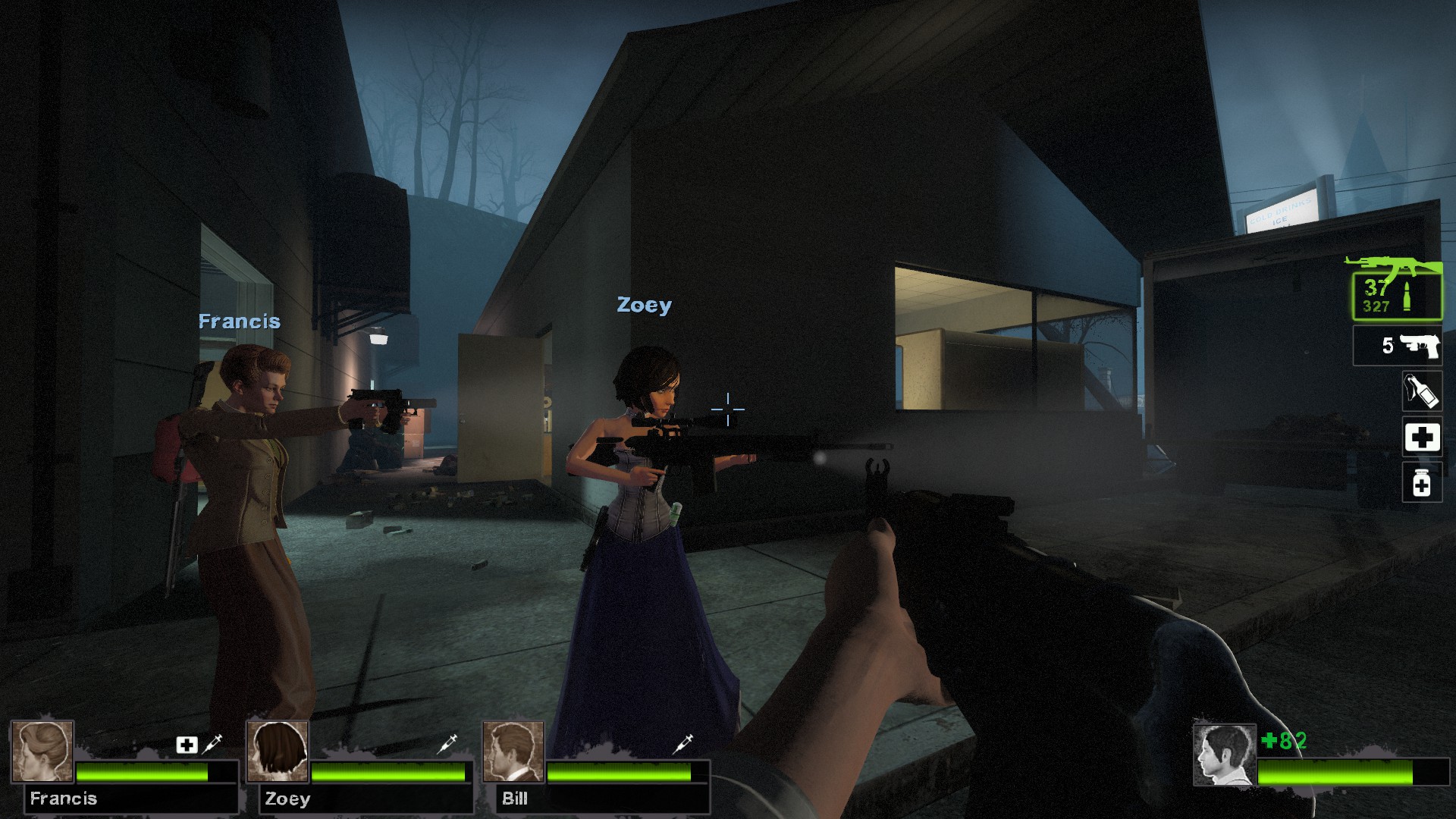Click Bill's teammate portrait
1456x819 pixels.
[x=514, y=751]
